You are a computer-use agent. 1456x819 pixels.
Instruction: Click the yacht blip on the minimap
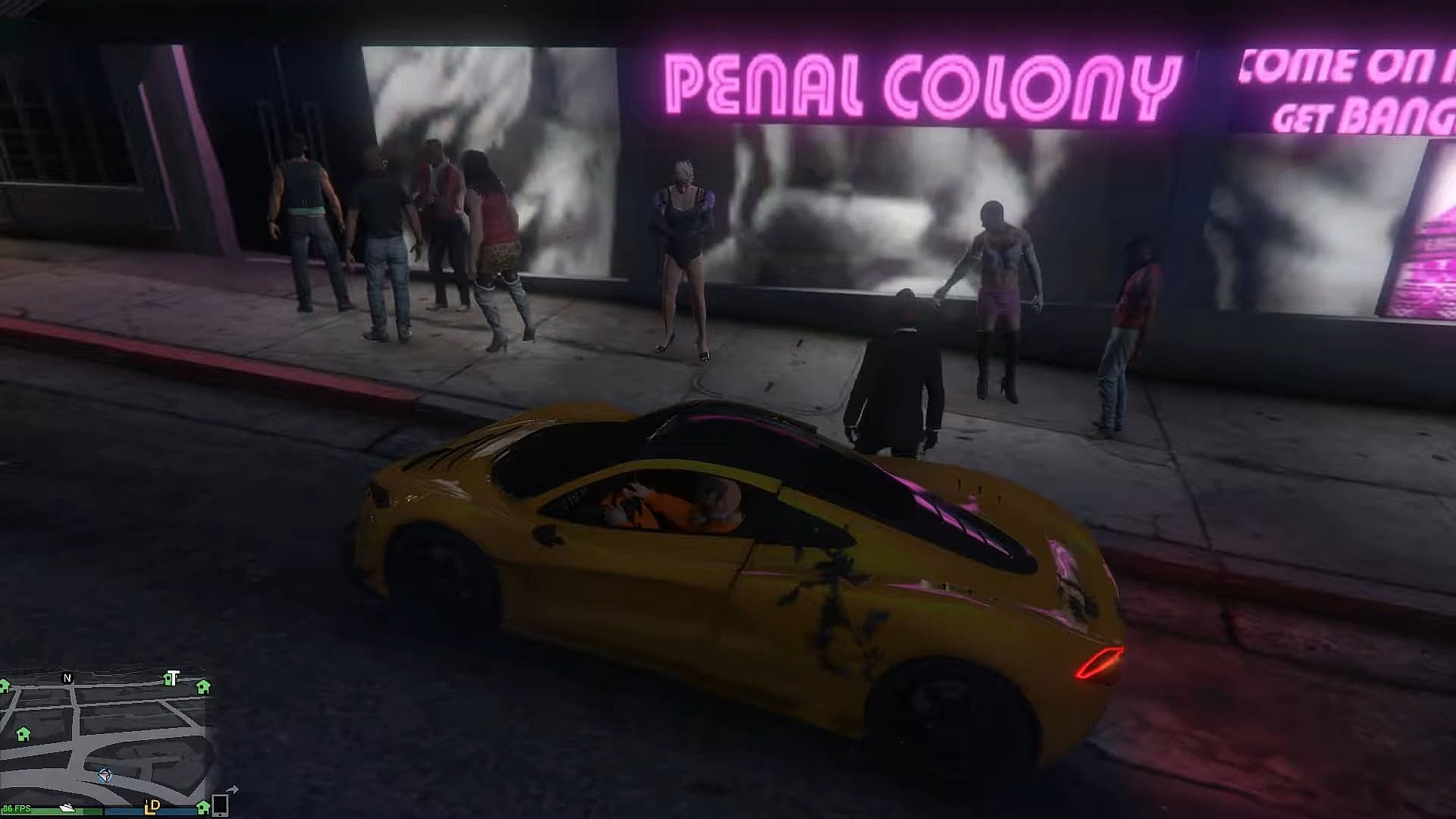click(x=67, y=808)
